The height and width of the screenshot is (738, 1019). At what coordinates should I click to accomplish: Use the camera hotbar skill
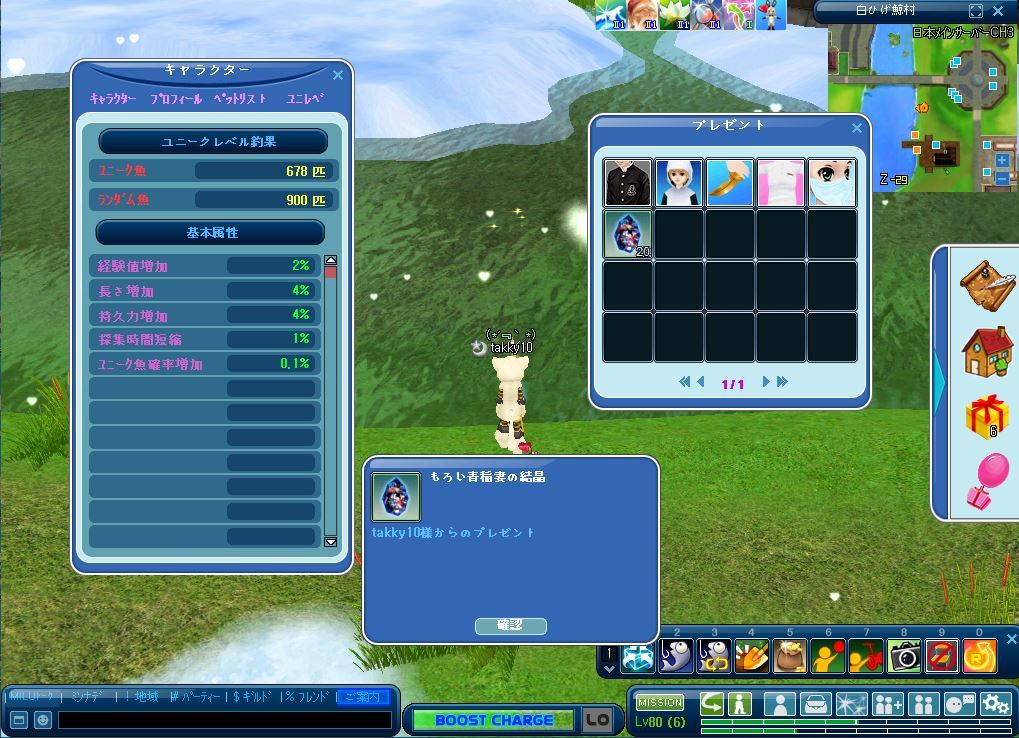coord(904,656)
